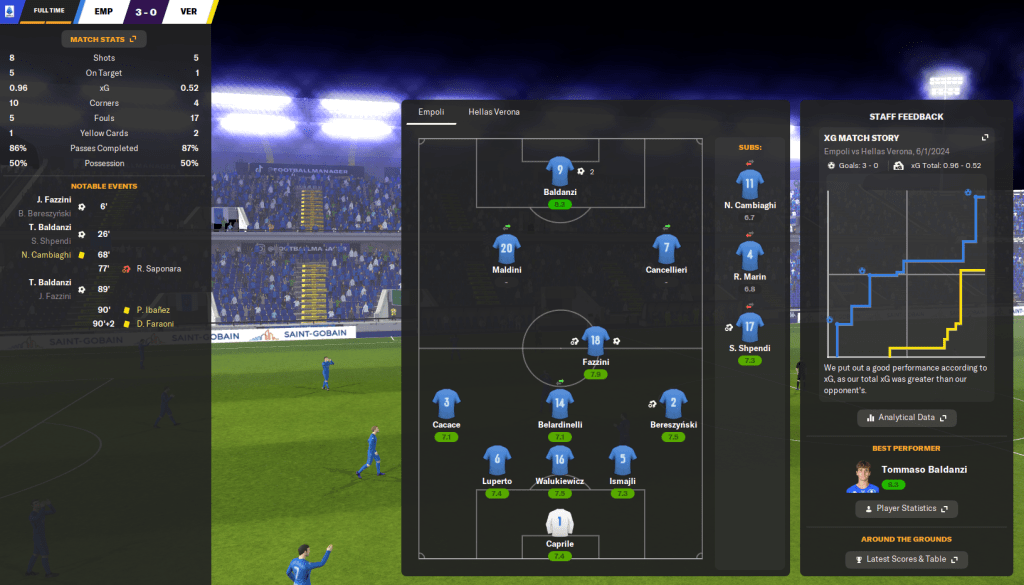Select left wing-back Cacace
The image size is (1024, 585).
[x=446, y=404]
